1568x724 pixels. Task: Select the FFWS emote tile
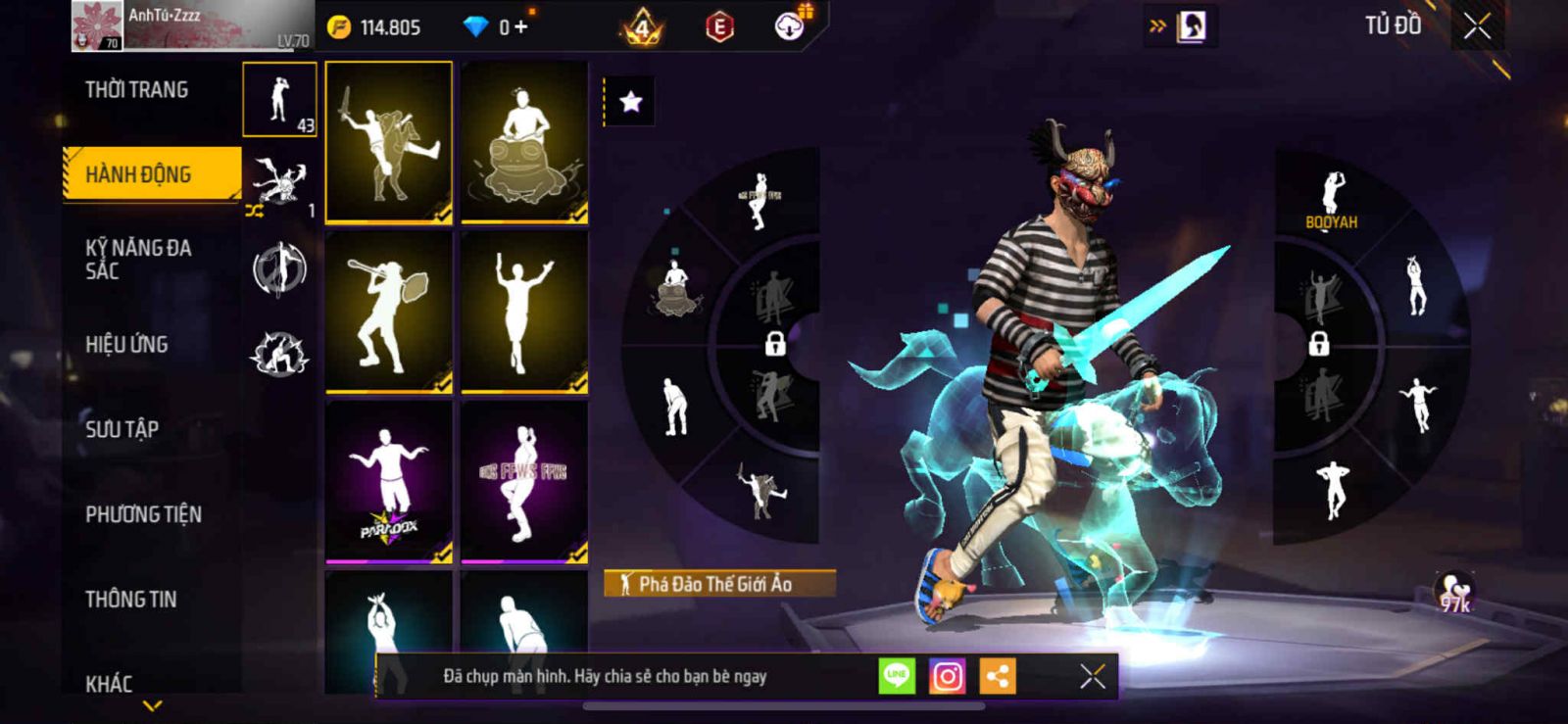click(524, 482)
